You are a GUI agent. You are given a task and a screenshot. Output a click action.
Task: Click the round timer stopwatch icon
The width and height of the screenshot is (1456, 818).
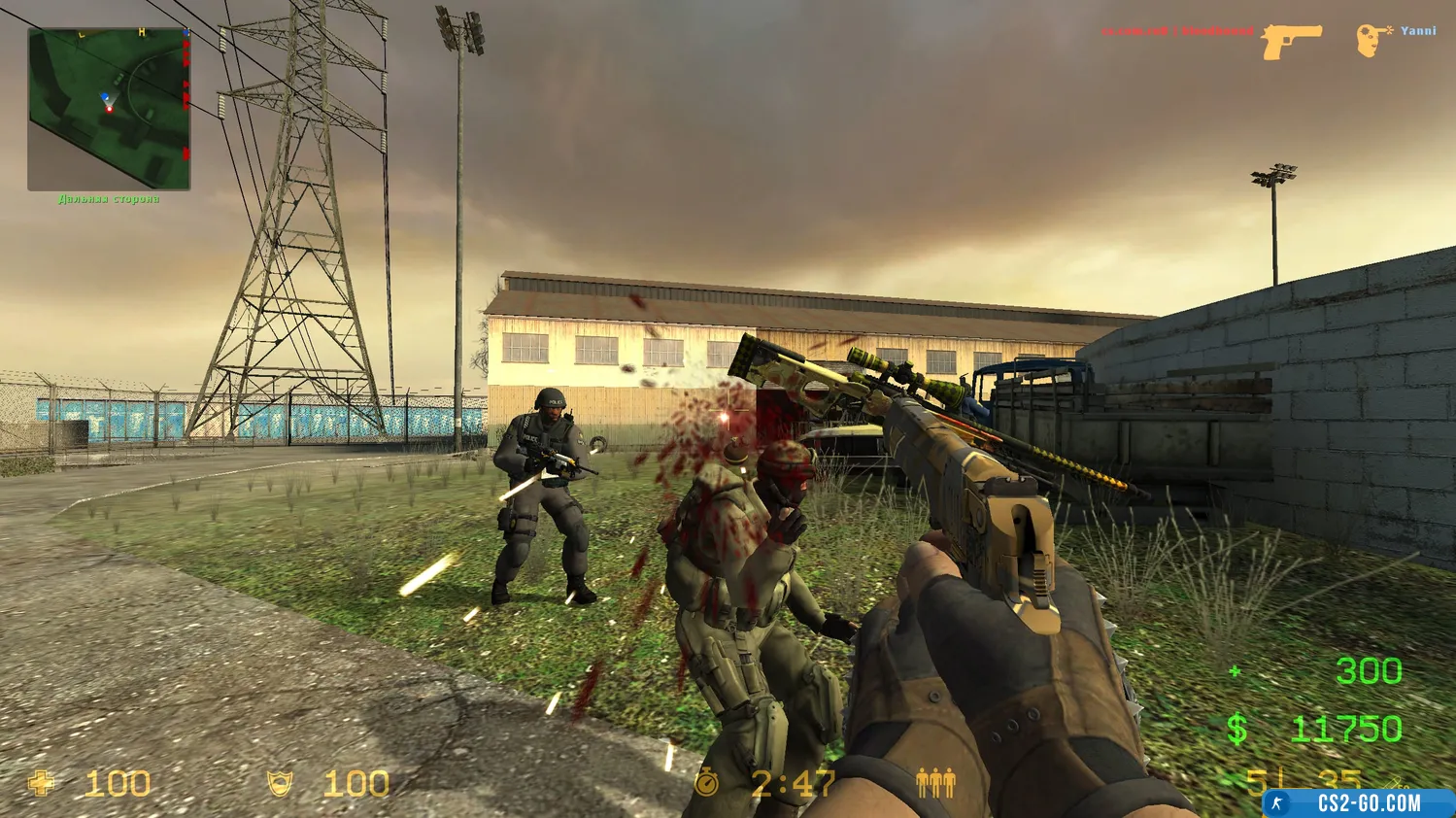point(706,782)
